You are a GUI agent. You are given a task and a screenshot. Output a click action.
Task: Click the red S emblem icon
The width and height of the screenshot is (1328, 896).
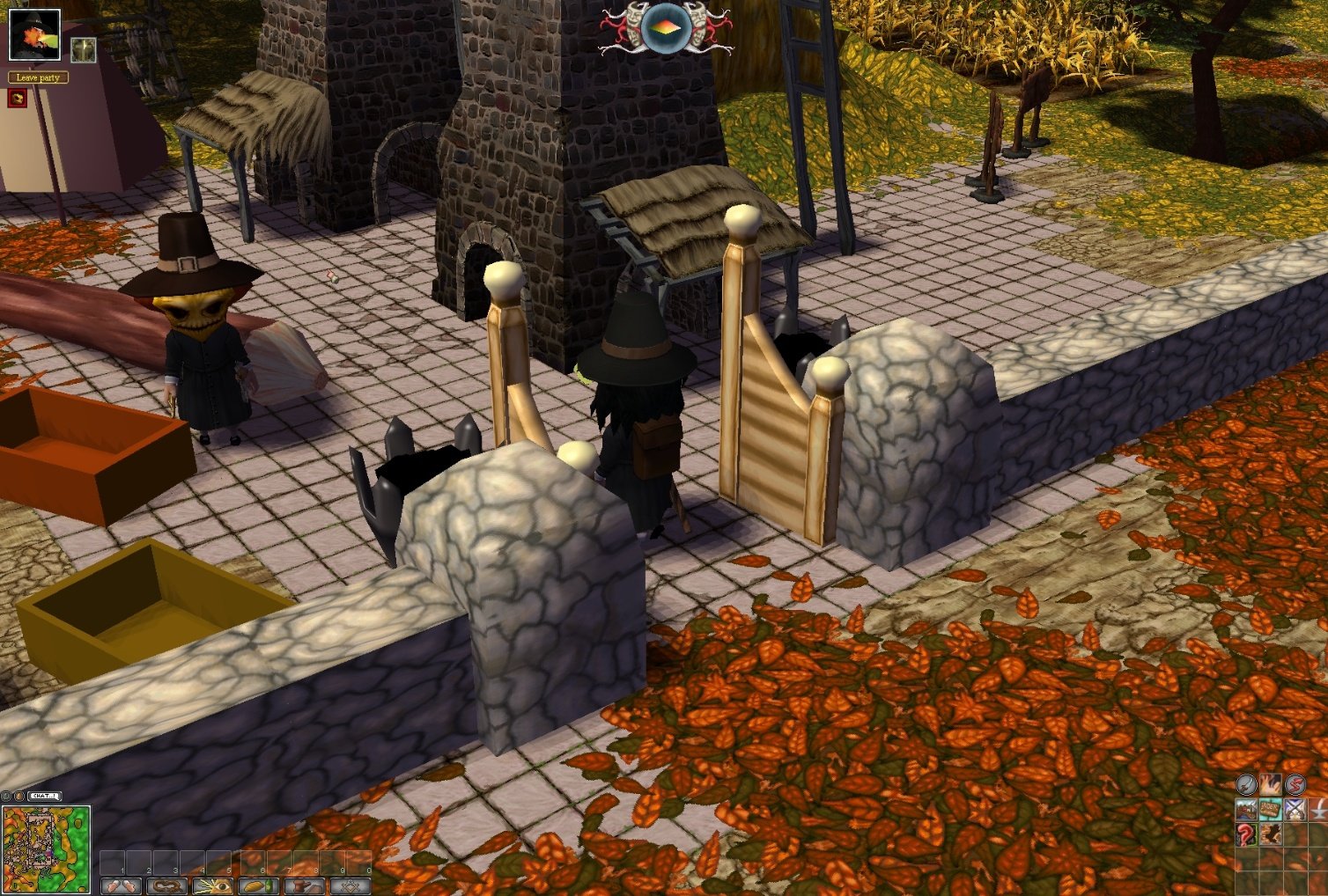1295,785
